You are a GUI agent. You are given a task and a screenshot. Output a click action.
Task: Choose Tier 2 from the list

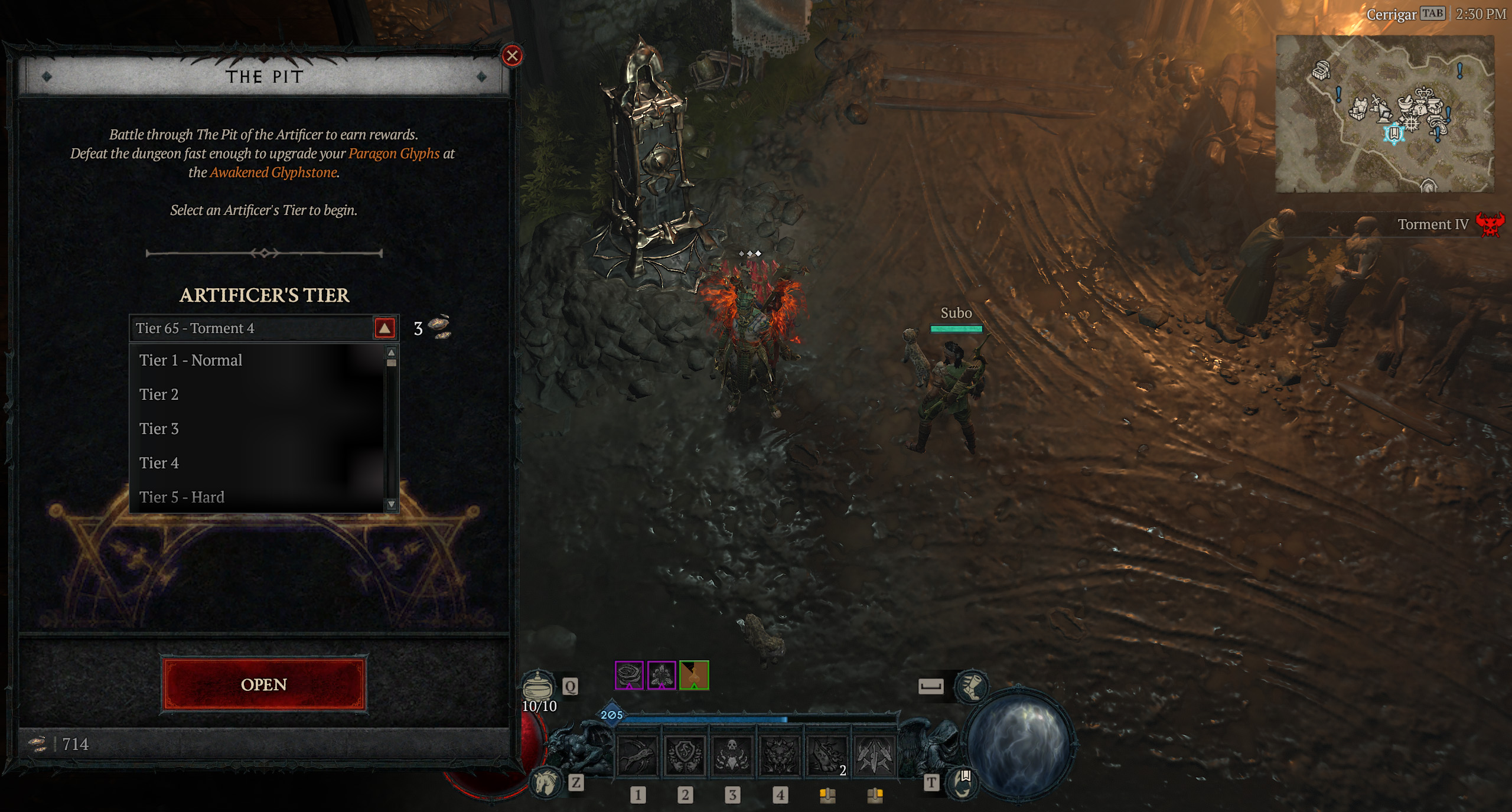click(x=159, y=394)
